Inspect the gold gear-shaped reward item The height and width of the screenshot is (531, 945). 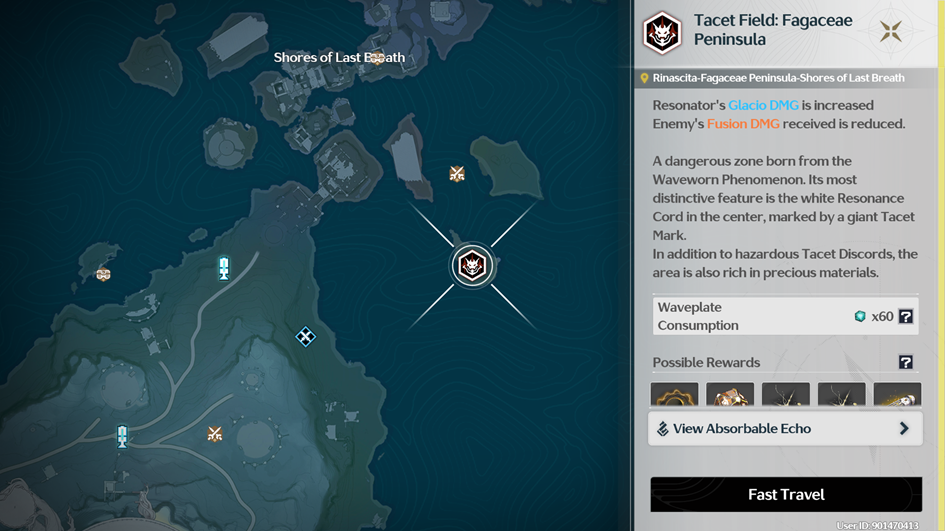tap(674, 394)
